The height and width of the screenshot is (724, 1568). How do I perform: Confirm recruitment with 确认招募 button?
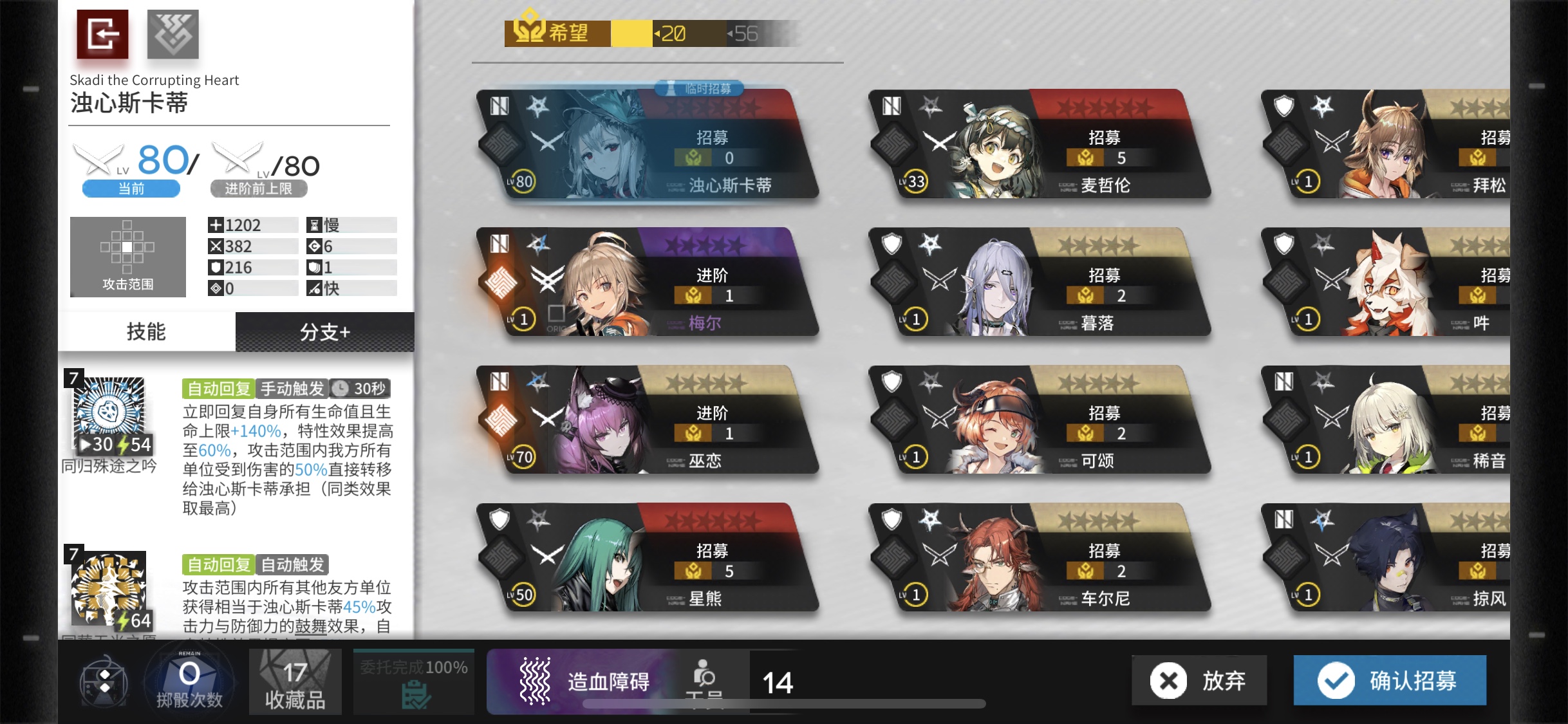coord(1389,680)
